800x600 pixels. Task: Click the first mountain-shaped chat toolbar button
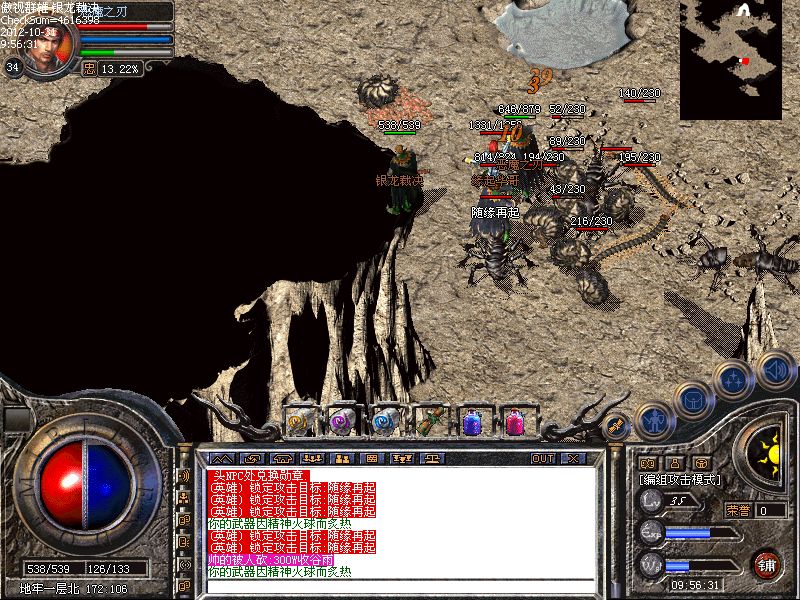222,459
